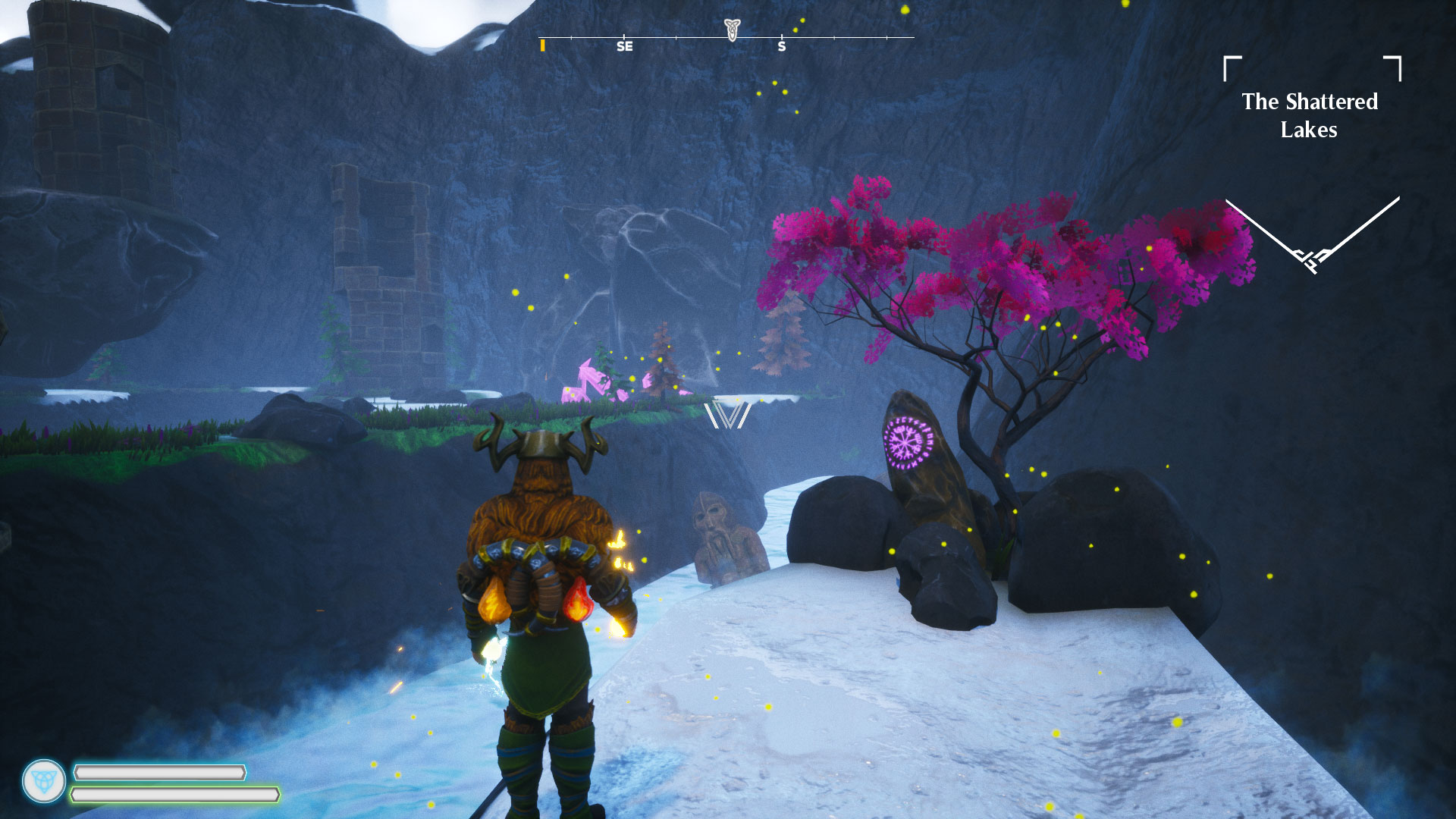Select the knot-shaped marker on the compass
The image size is (1456, 819).
tap(731, 30)
